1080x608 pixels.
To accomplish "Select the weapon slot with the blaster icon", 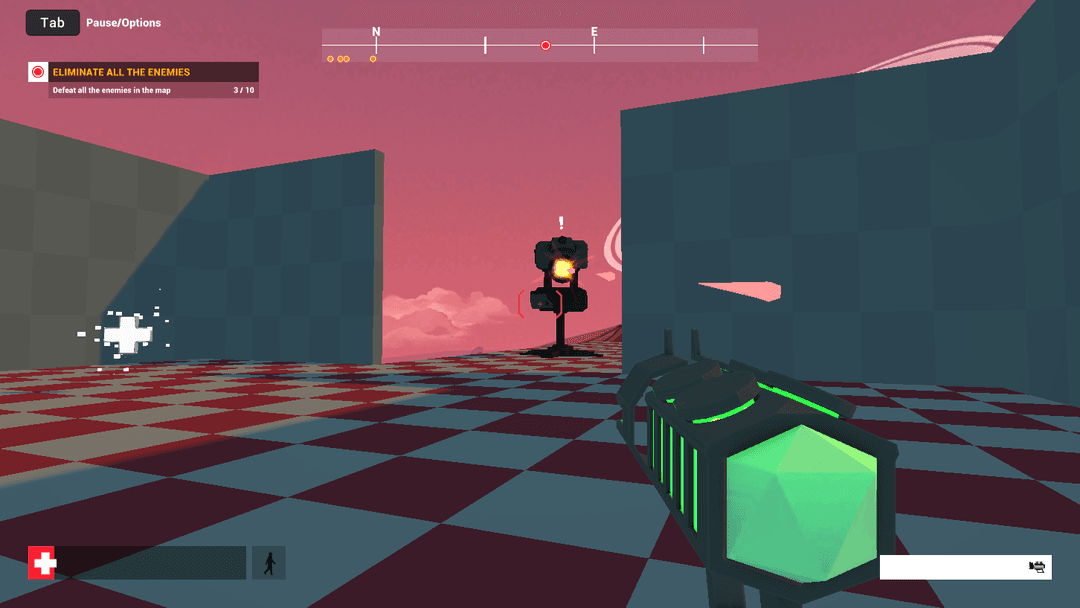I will coord(965,567).
